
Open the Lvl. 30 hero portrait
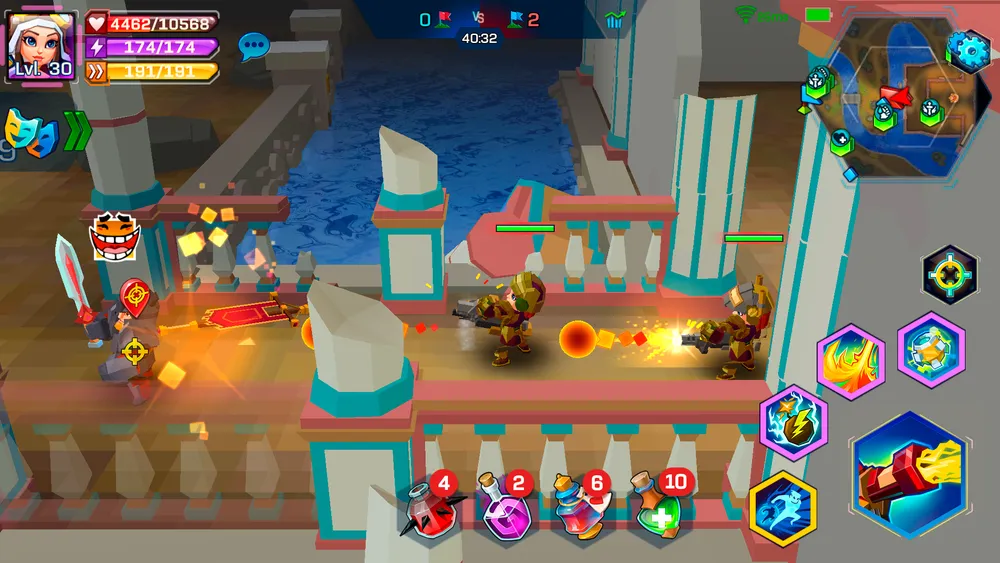42,46
